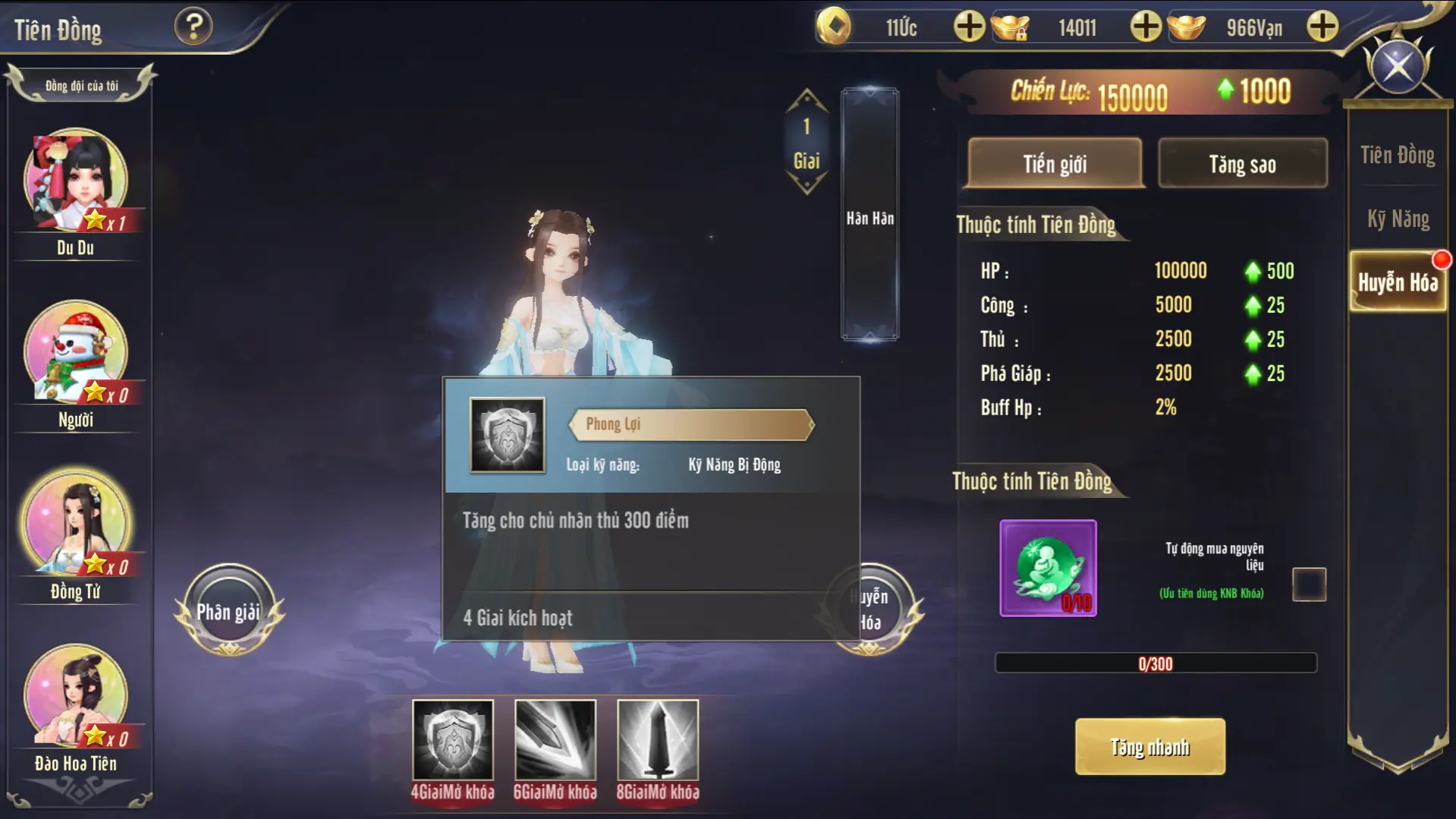Add more gold coin currency
The width and height of the screenshot is (1456, 819).
(969, 27)
